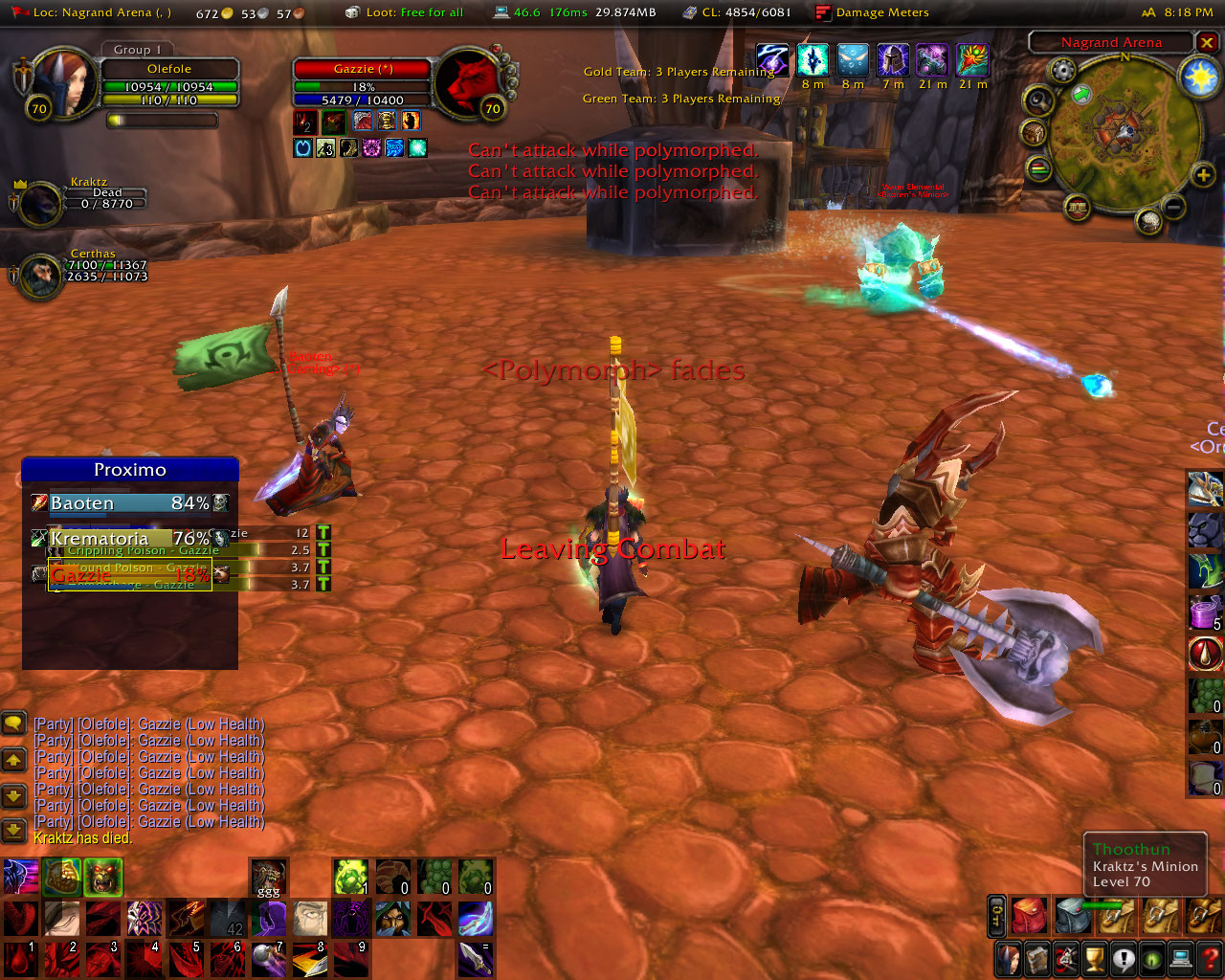Open the gear icon on the minimap
Image resolution: width=1225 pixels, height=980 pixels.
pyautogui.click(x=1062, y=70)
